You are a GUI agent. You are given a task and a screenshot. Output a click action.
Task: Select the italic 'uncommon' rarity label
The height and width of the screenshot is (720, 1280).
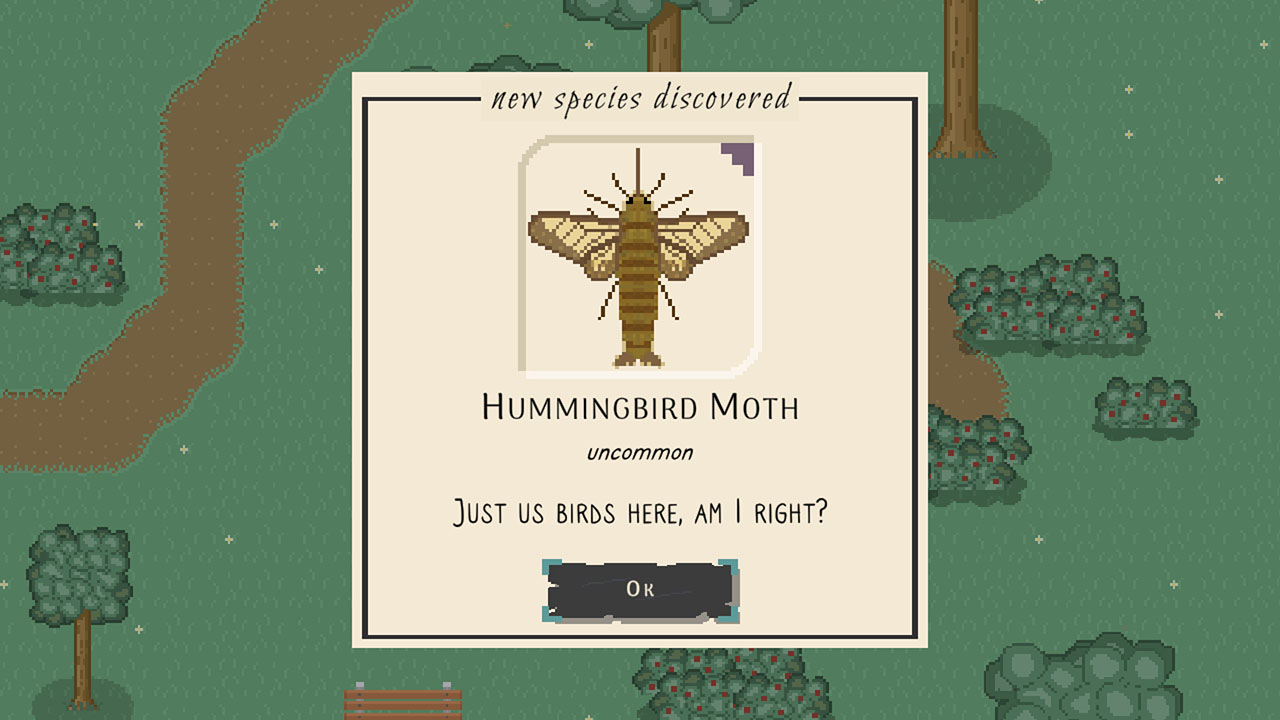pyautogui.click(x=638, y=451)
